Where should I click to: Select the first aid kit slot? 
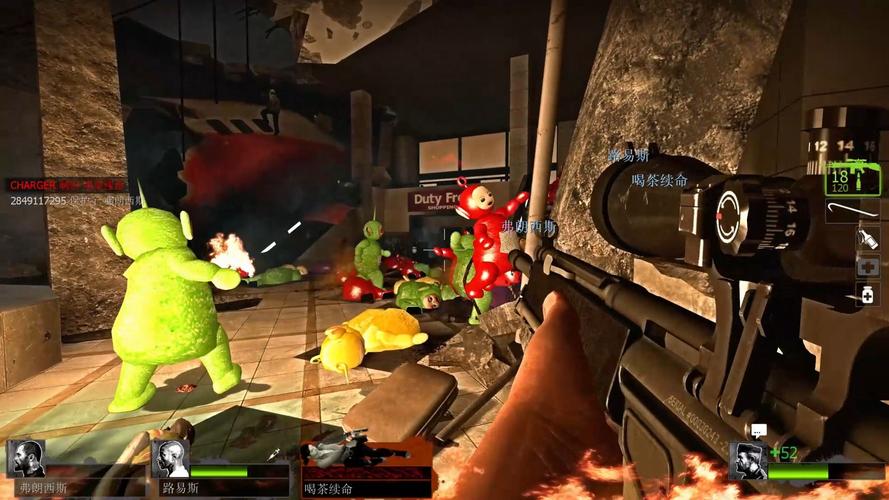pyautogui.click(x=867, y=267)
